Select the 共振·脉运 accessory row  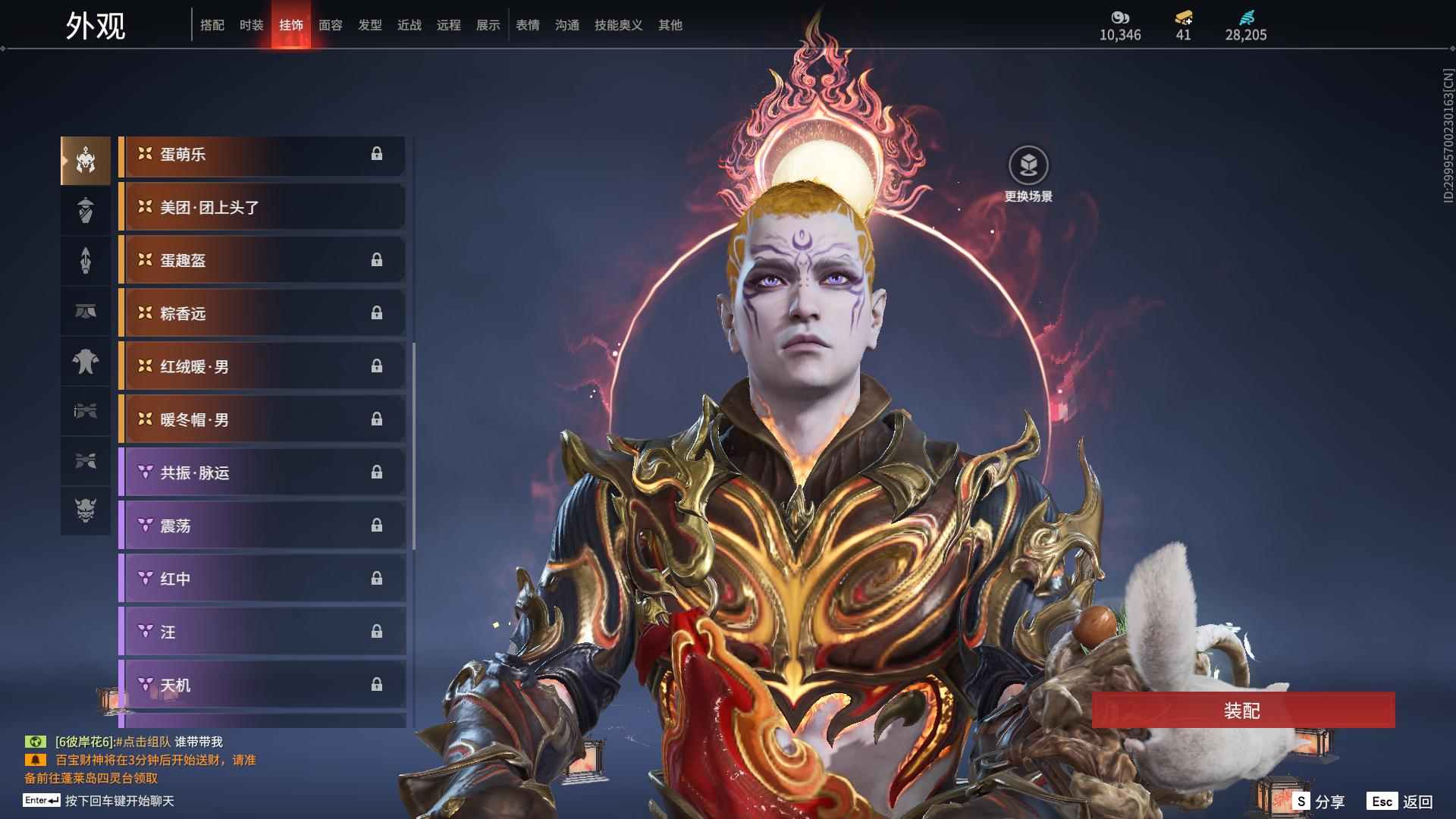[x=262, y=472]
